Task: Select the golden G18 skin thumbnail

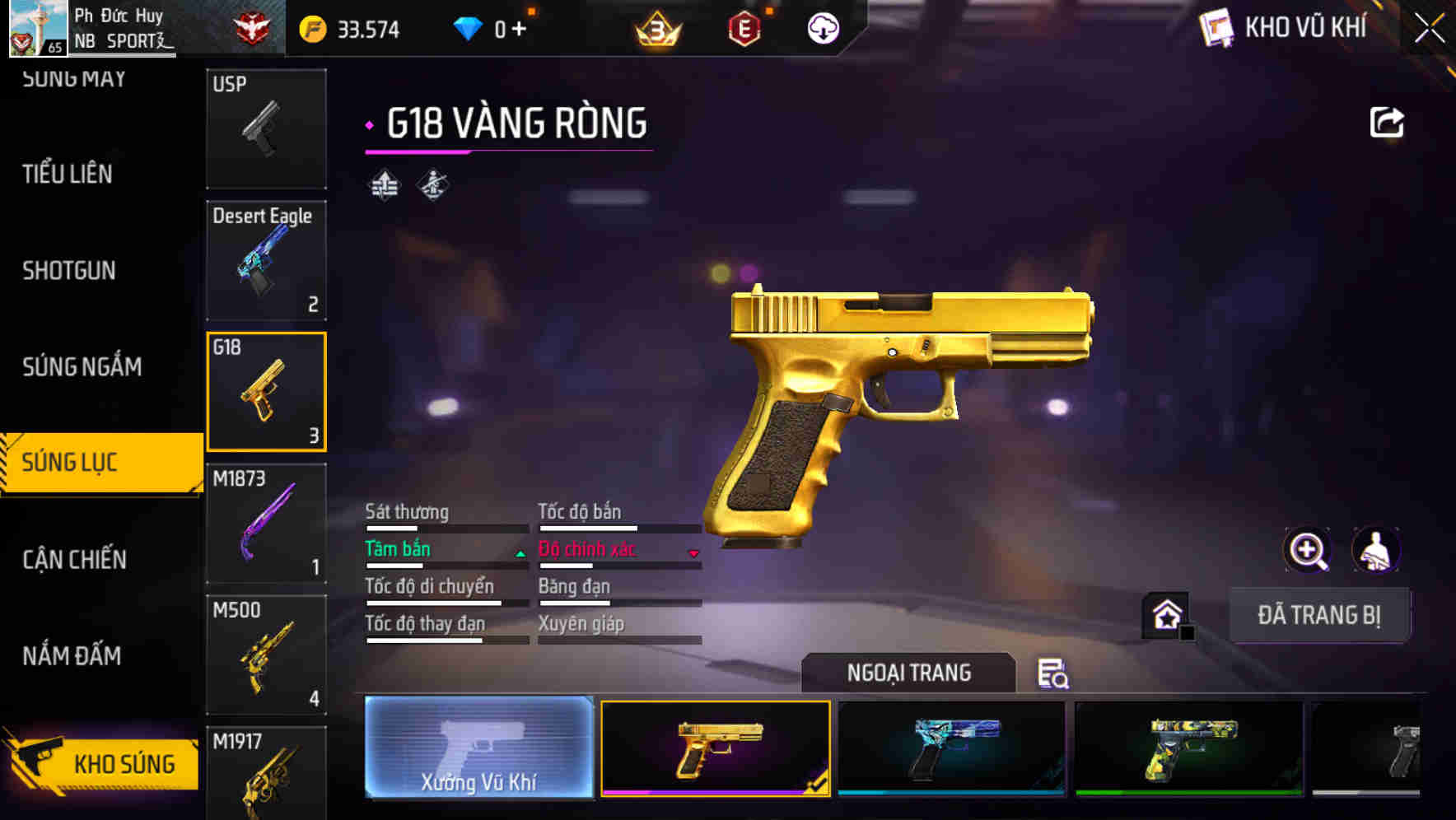Action: tap(716, 749)
